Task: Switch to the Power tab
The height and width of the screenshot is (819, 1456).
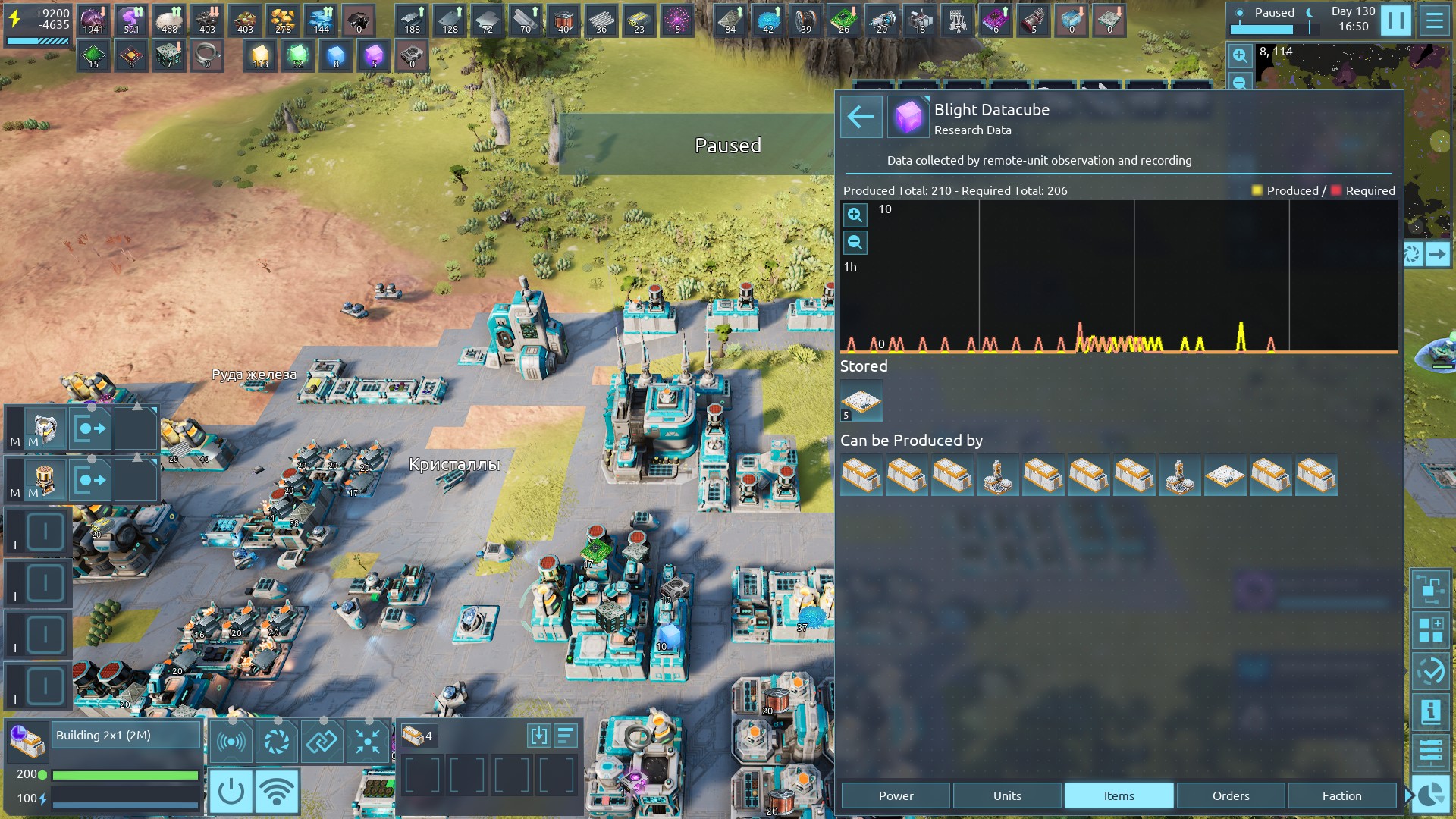Action: pos(896,795)
